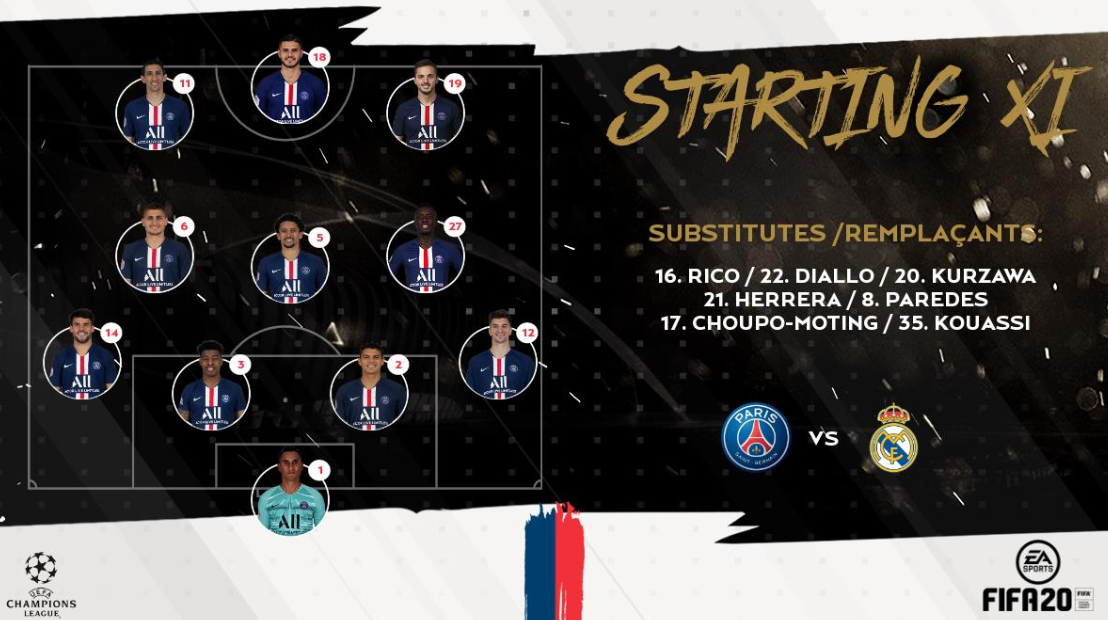Select the number 27 midfielder portrait

[x=425, y=256]
